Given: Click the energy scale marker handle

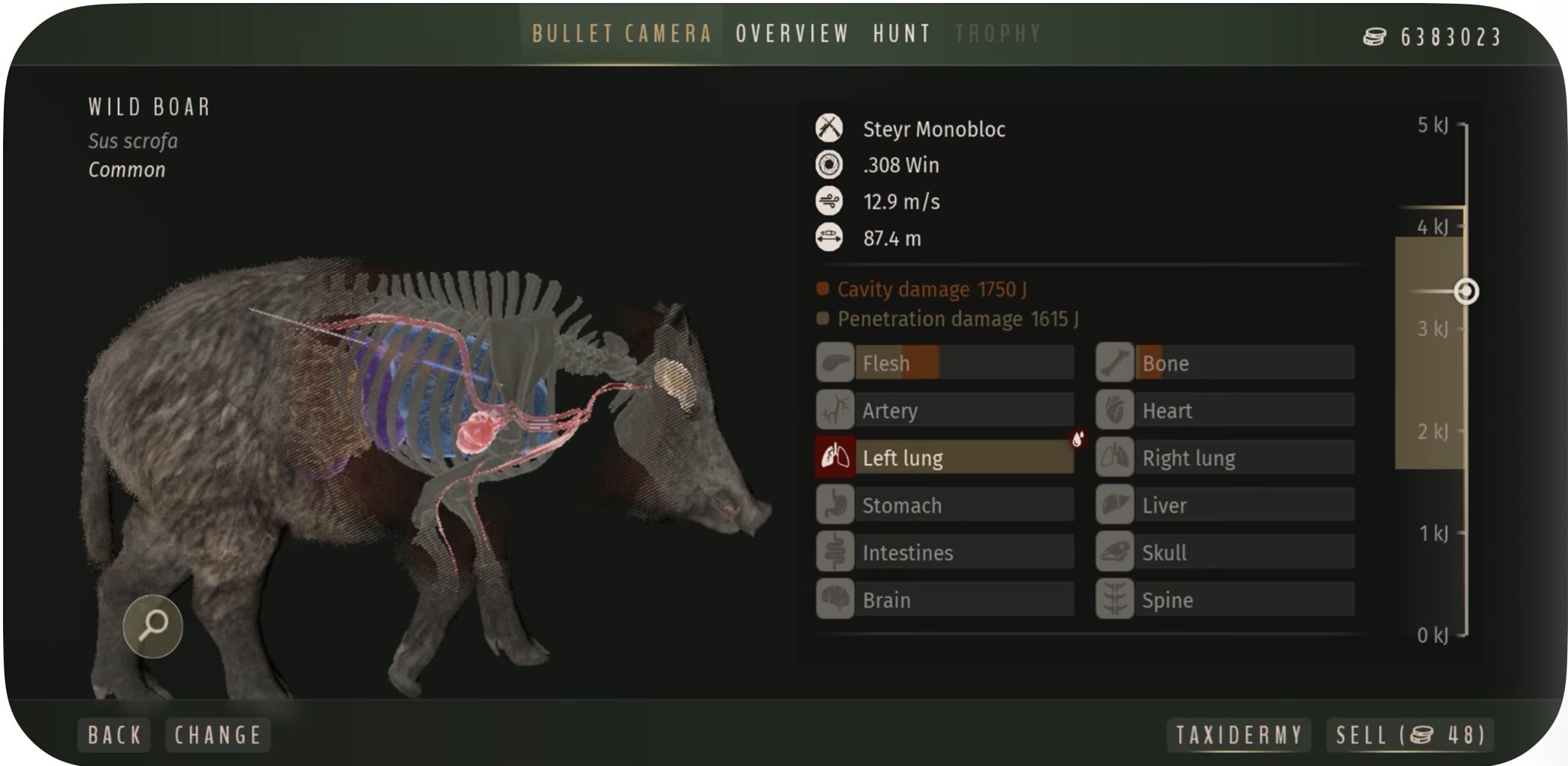Looking at the screenshot, I should pos(1466,291).
